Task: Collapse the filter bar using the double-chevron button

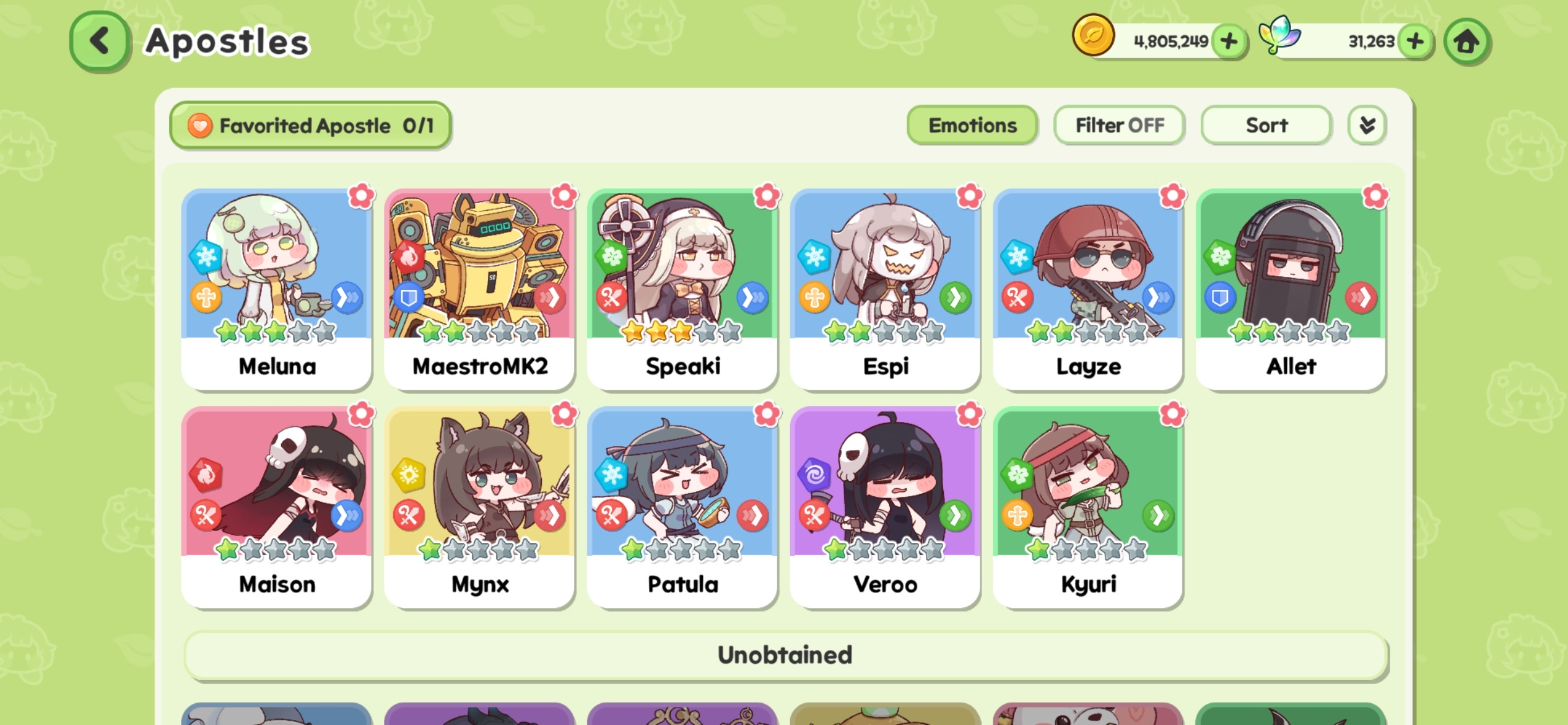Action: coord(1366,125)
